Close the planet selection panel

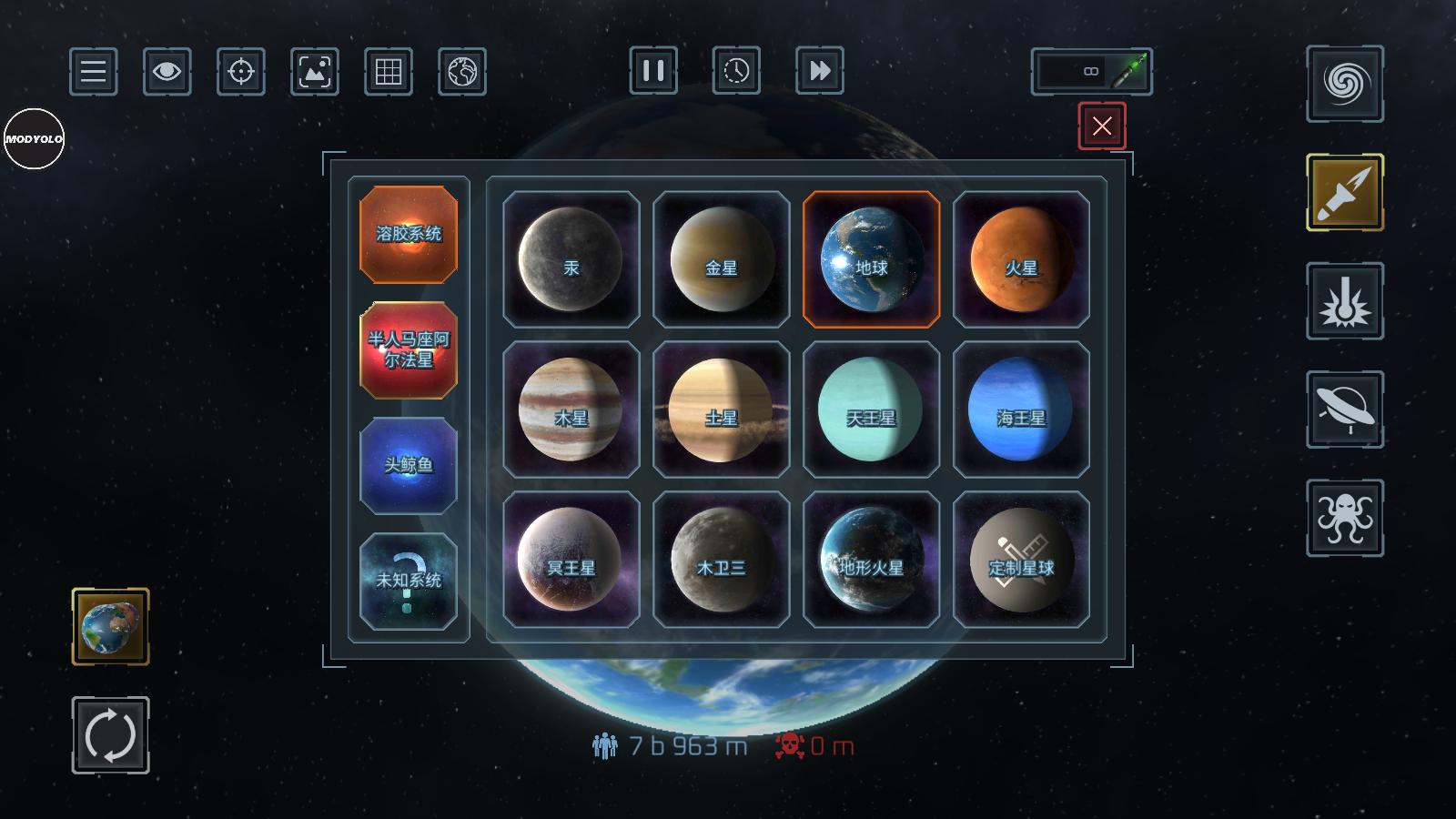click(1102, 126)
